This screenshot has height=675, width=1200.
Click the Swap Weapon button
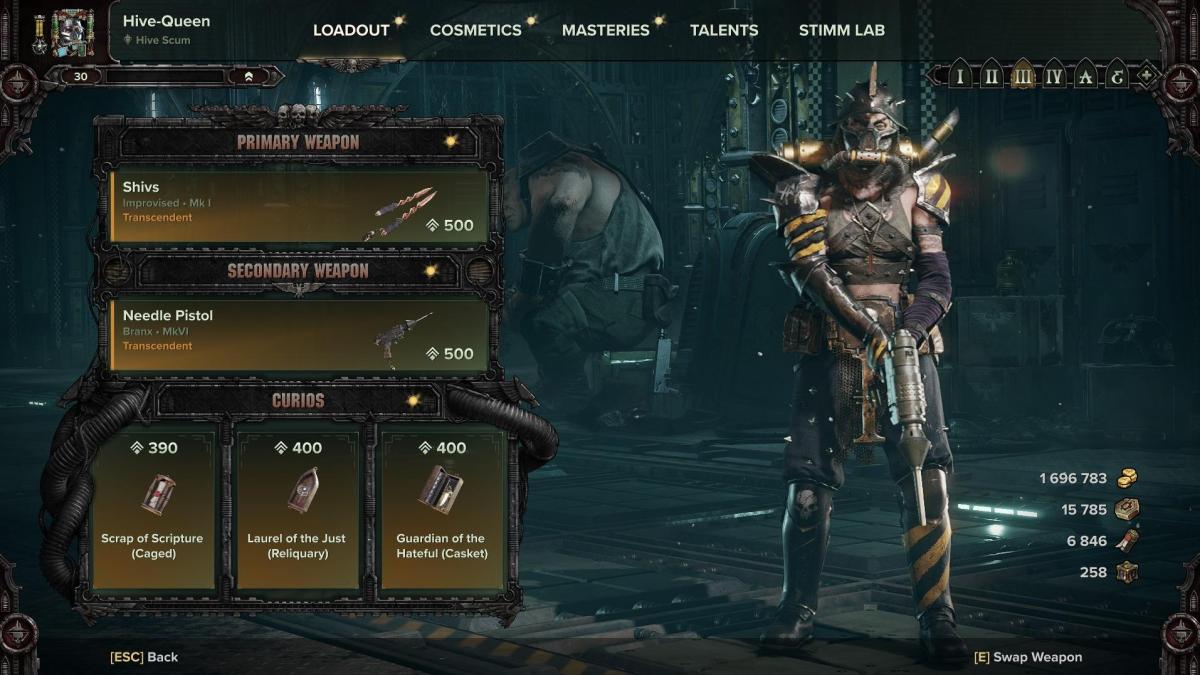1027,657
